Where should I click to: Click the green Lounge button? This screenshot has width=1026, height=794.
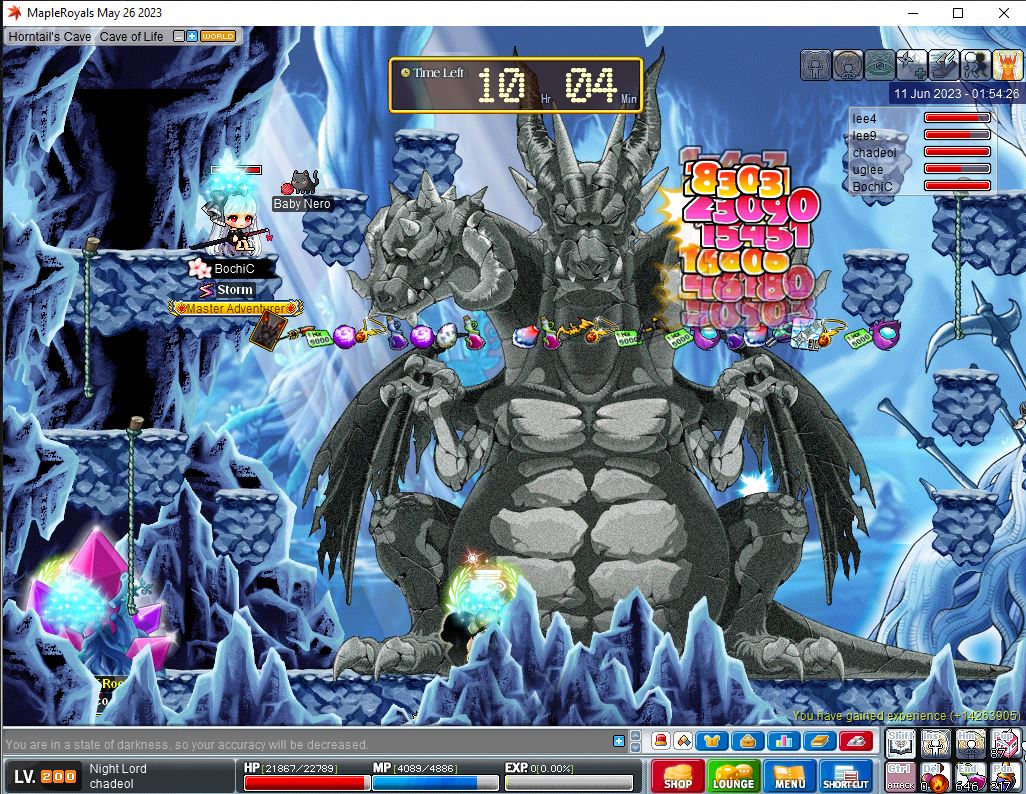(733, 777)
